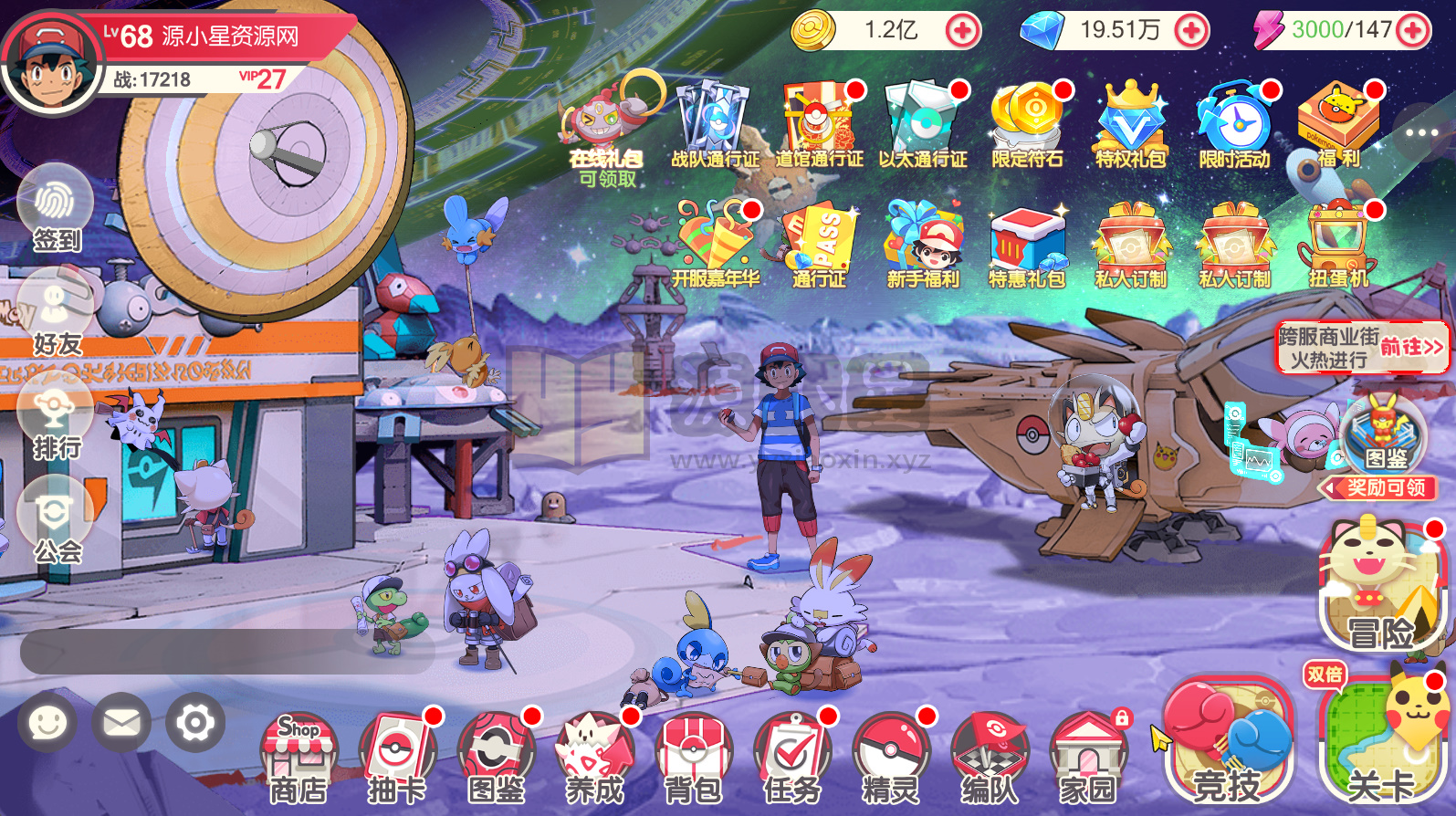Open the 精灵 Pokémon menu
This screenshot has width=1456, height=816.
(890, 759)
